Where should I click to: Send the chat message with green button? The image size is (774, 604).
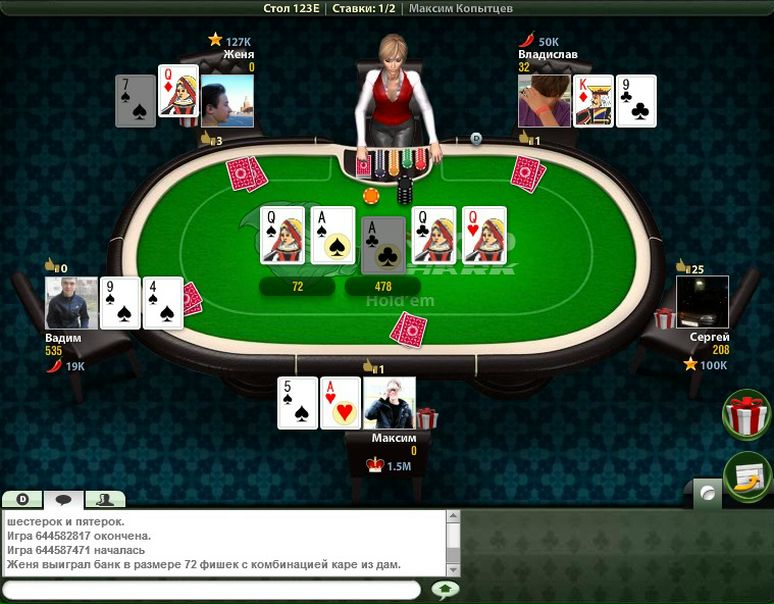click(445, 590)
